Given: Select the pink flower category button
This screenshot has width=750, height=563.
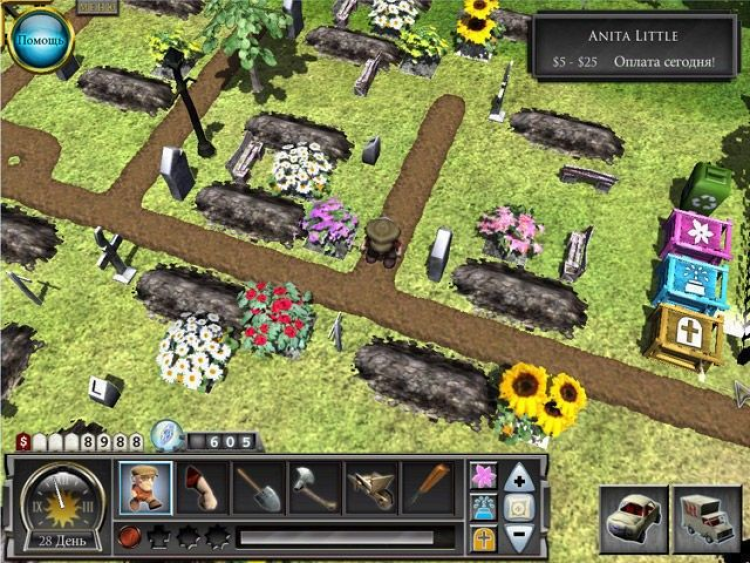Looking at the screenshot, I should click(484, 477).
